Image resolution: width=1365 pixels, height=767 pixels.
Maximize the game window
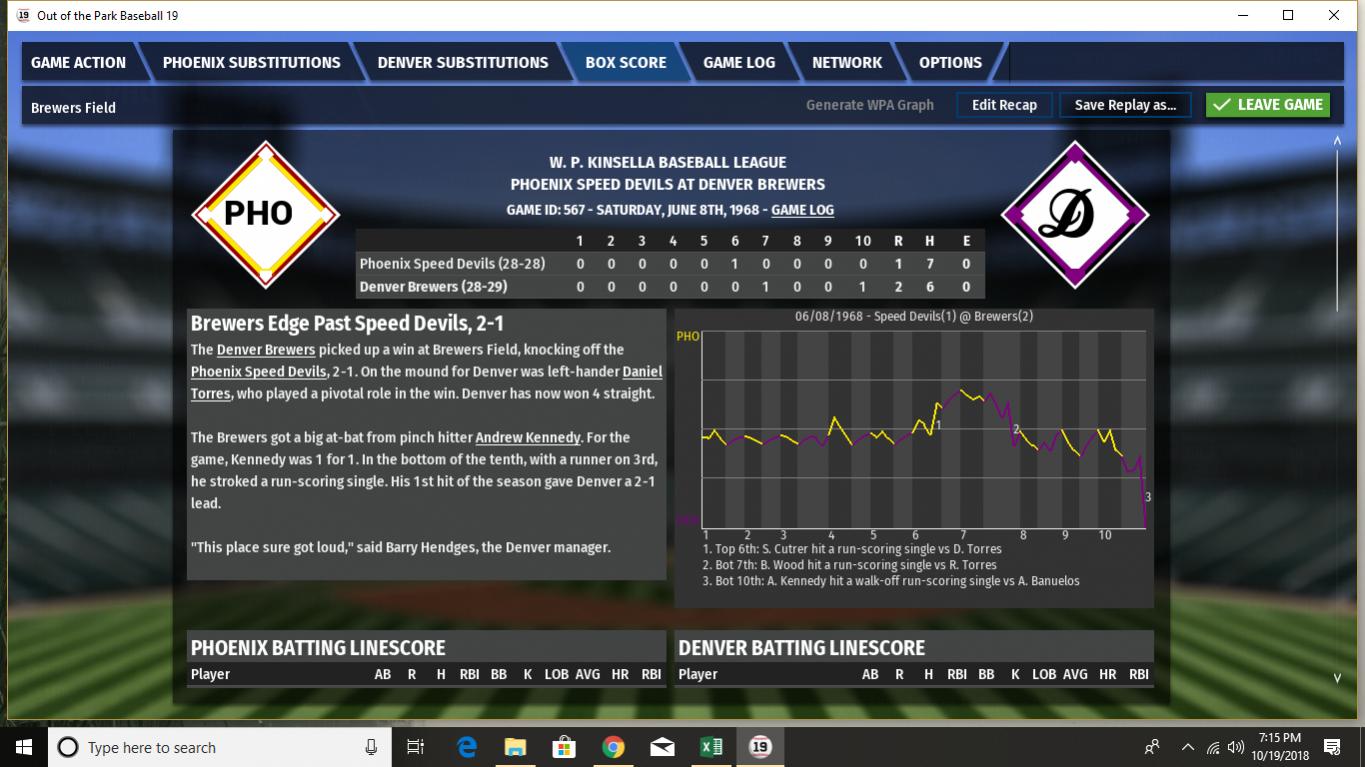1288,15
